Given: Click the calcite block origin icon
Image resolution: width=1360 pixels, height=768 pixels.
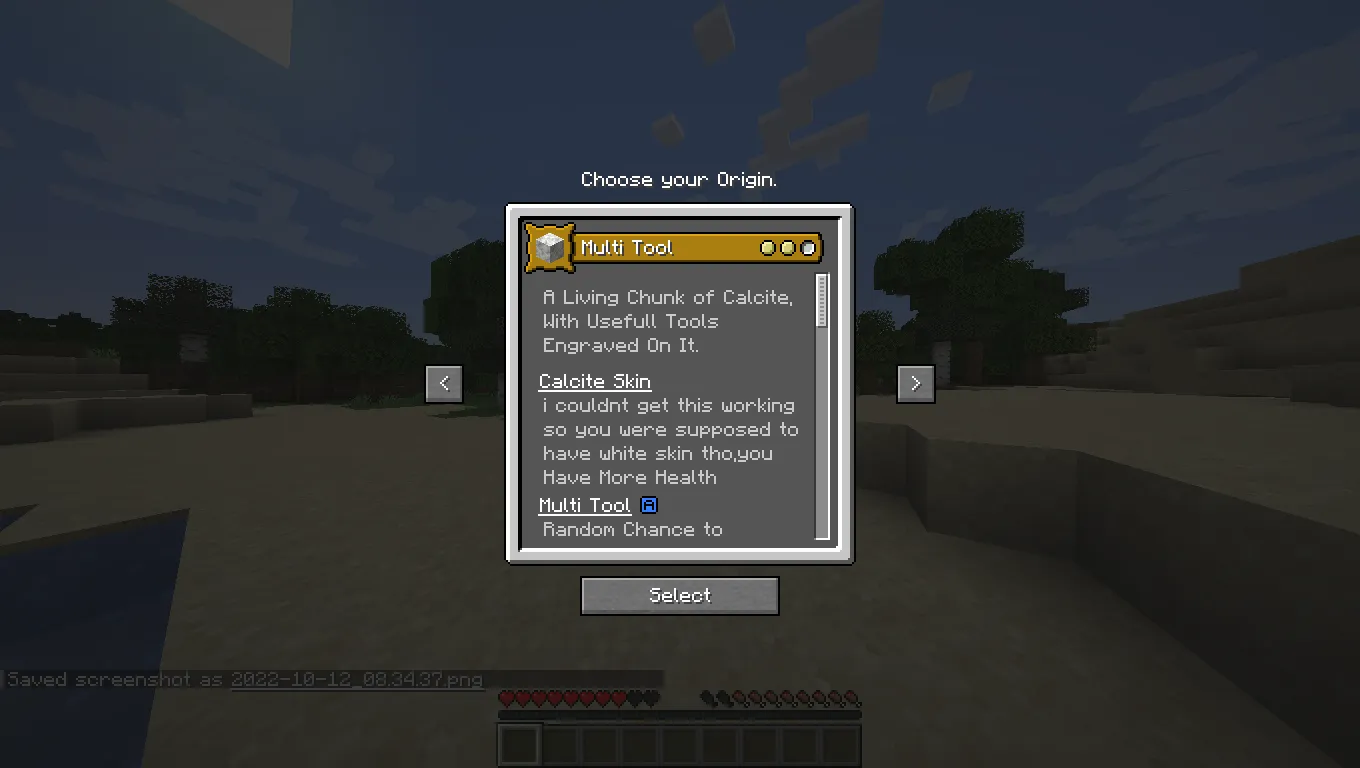Looking at the screenshot, I should [x=550, y=247].
